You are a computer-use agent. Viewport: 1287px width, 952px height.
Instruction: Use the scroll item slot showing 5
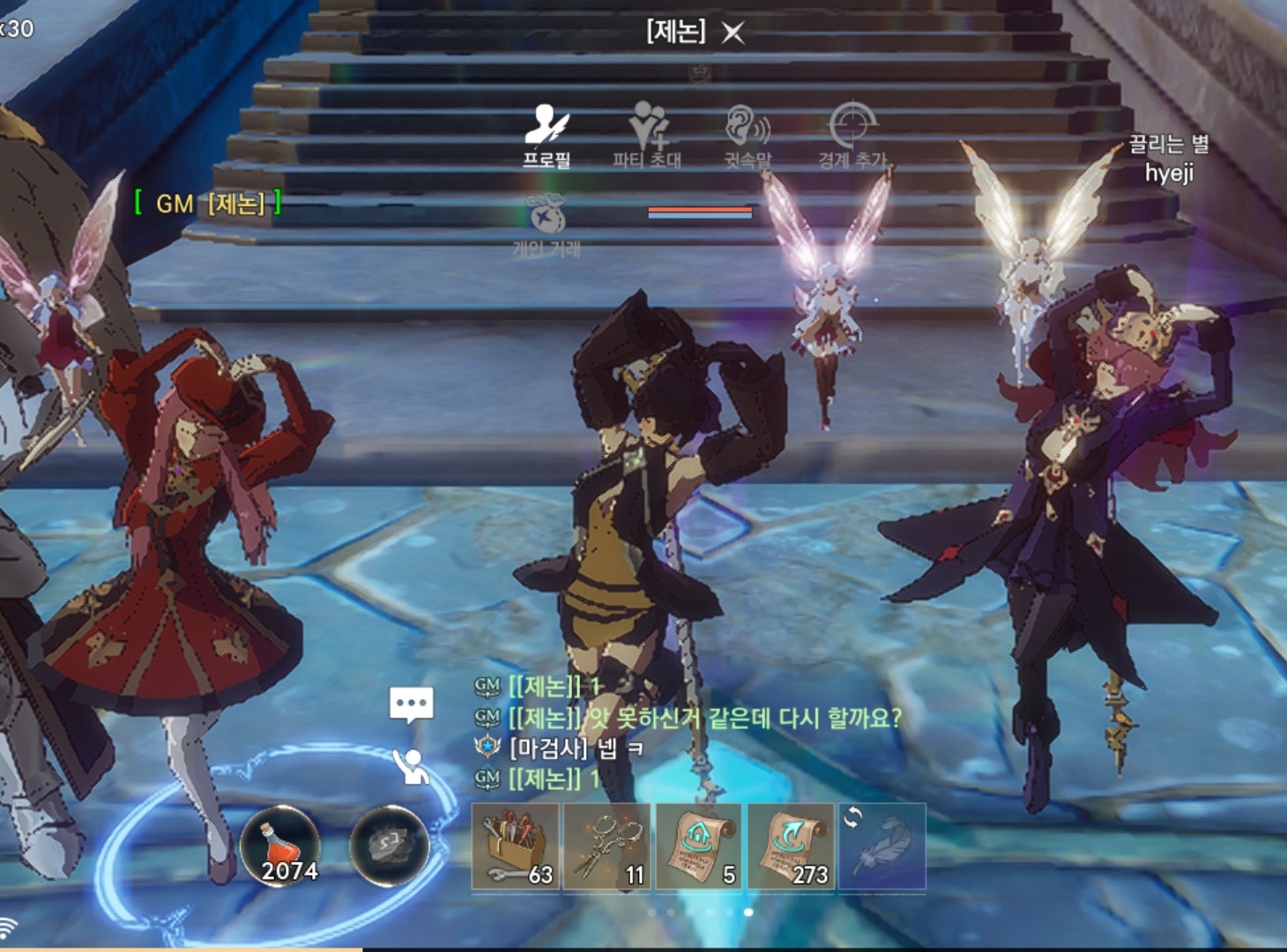click(699, 846)
